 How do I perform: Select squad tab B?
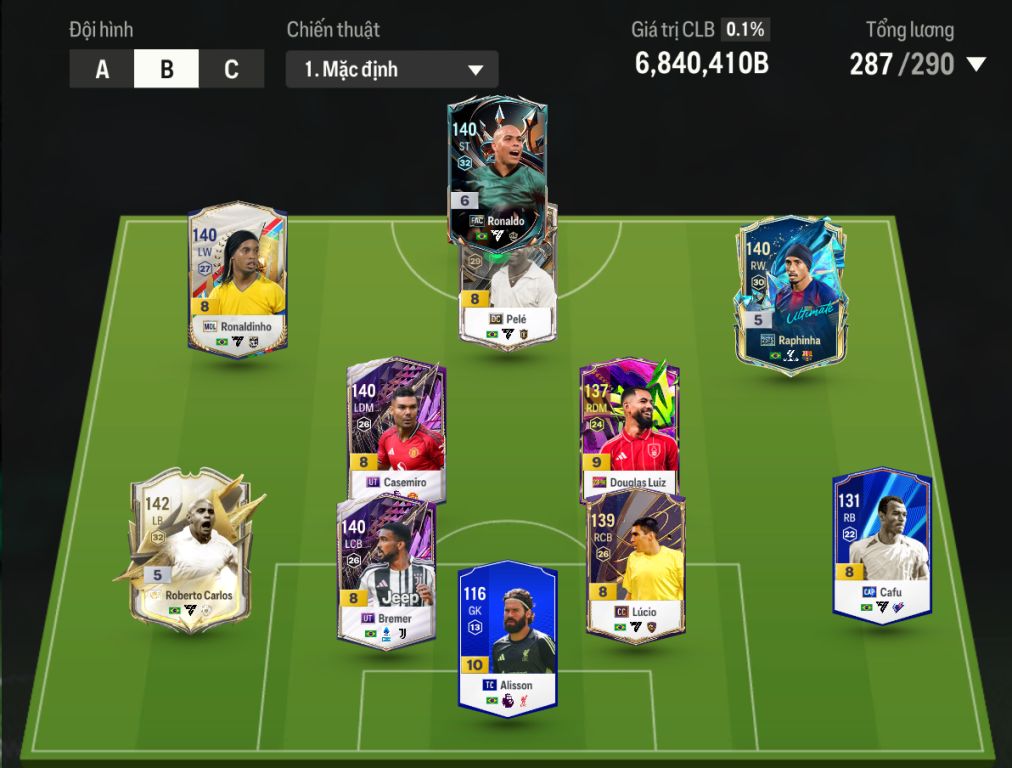[x=167, y=69]
